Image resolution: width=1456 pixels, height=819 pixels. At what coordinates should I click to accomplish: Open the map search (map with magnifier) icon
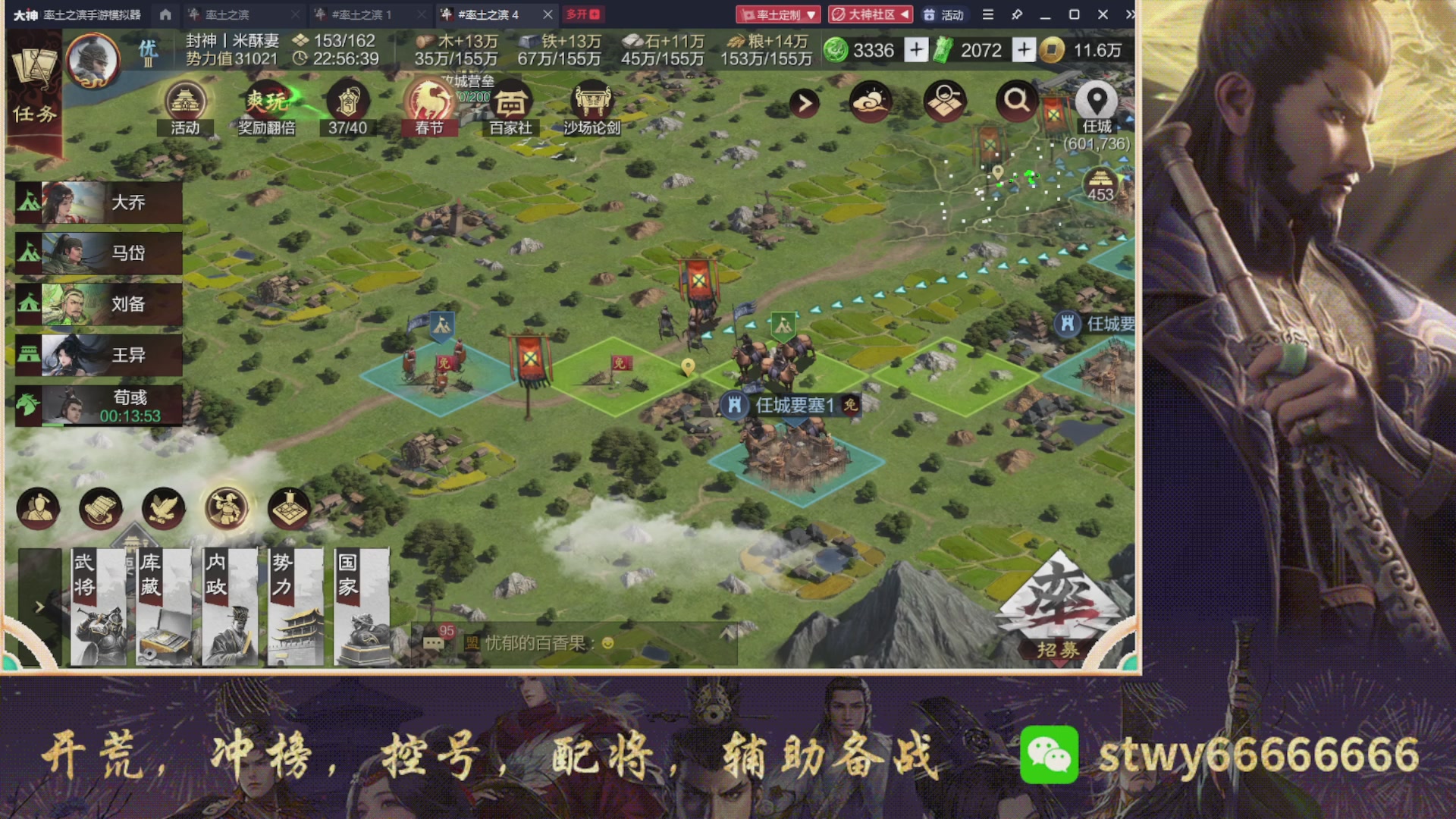click(x=943, y=102)
